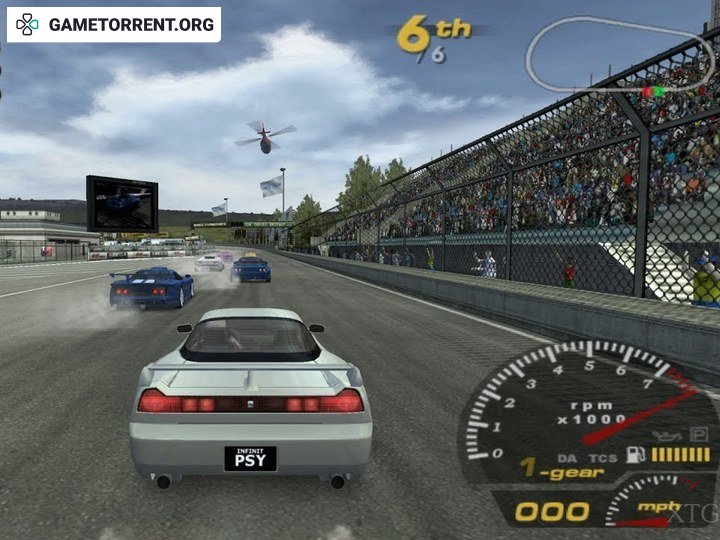This screenshot has width=720, height=540.
Task: Toggle the TCS traction control indicator
Action: pos(601,456)
